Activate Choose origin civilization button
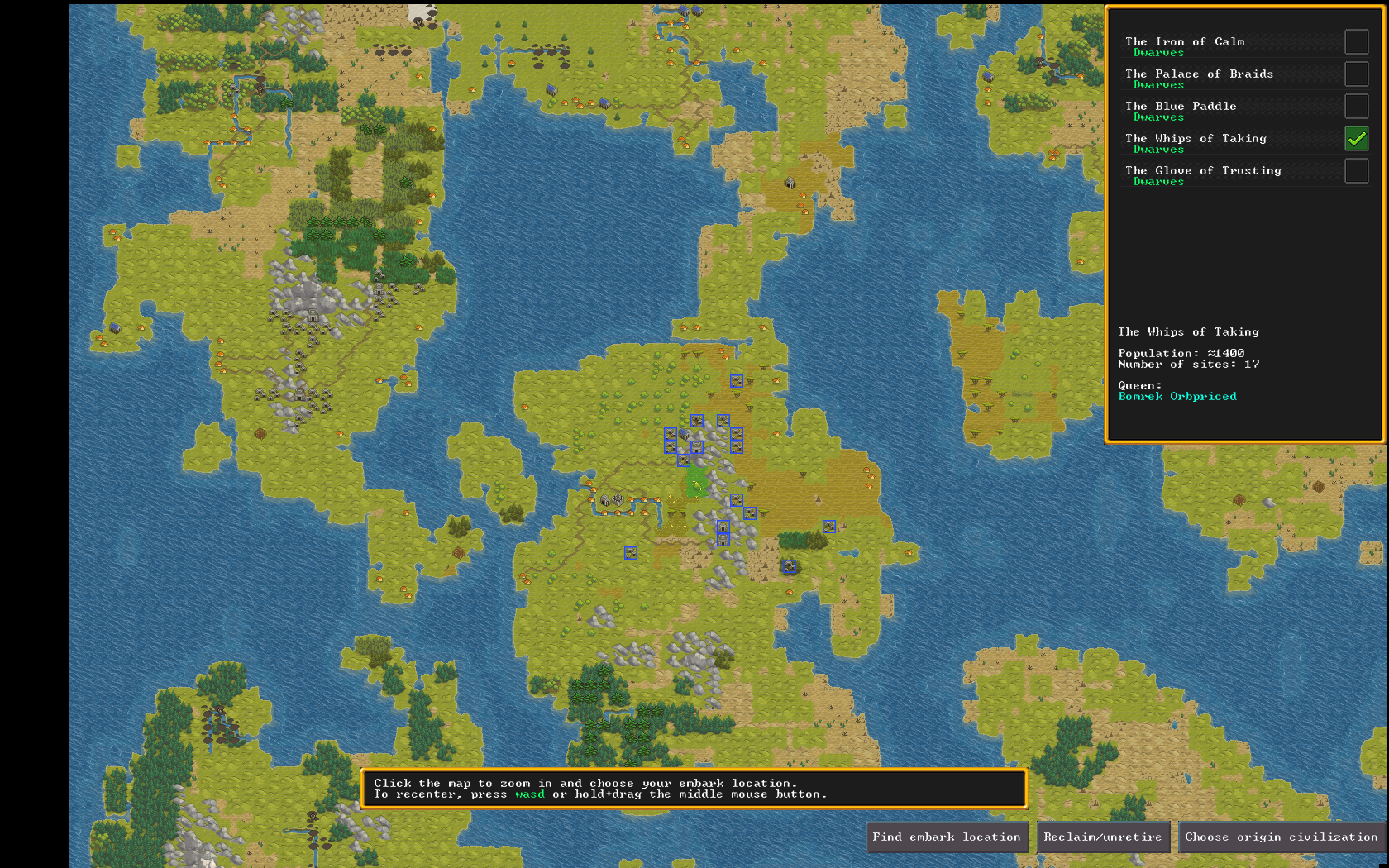 pyautogui.click(x=1281, y=837)
